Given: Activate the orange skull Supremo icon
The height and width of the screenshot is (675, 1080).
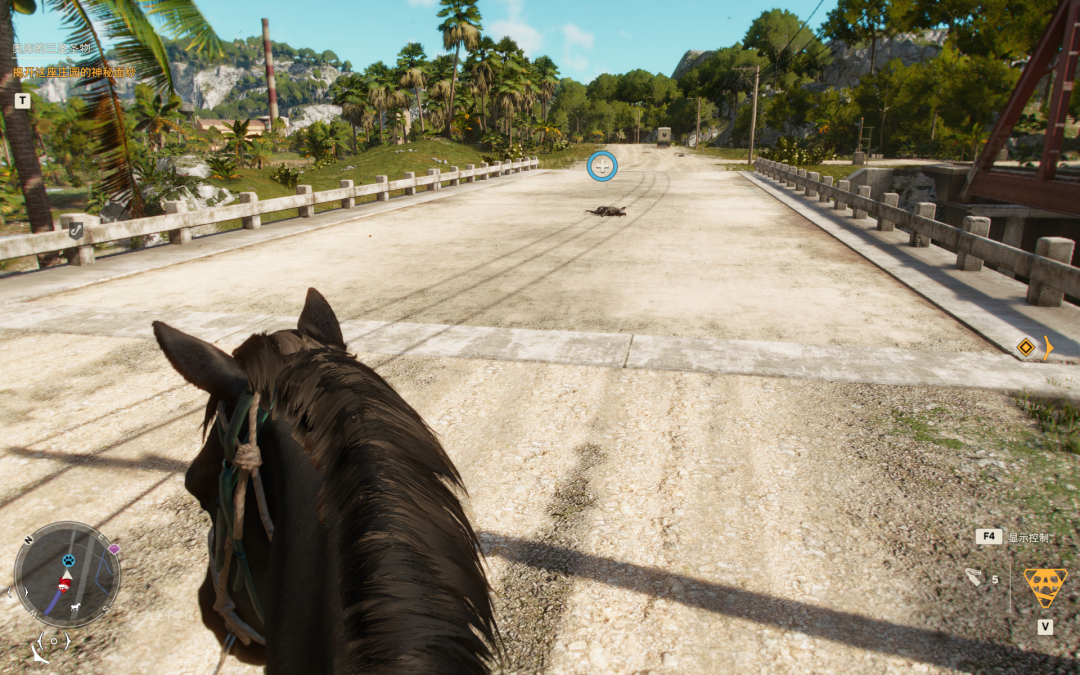Looking at the screenshot, I should (1045, 587).
